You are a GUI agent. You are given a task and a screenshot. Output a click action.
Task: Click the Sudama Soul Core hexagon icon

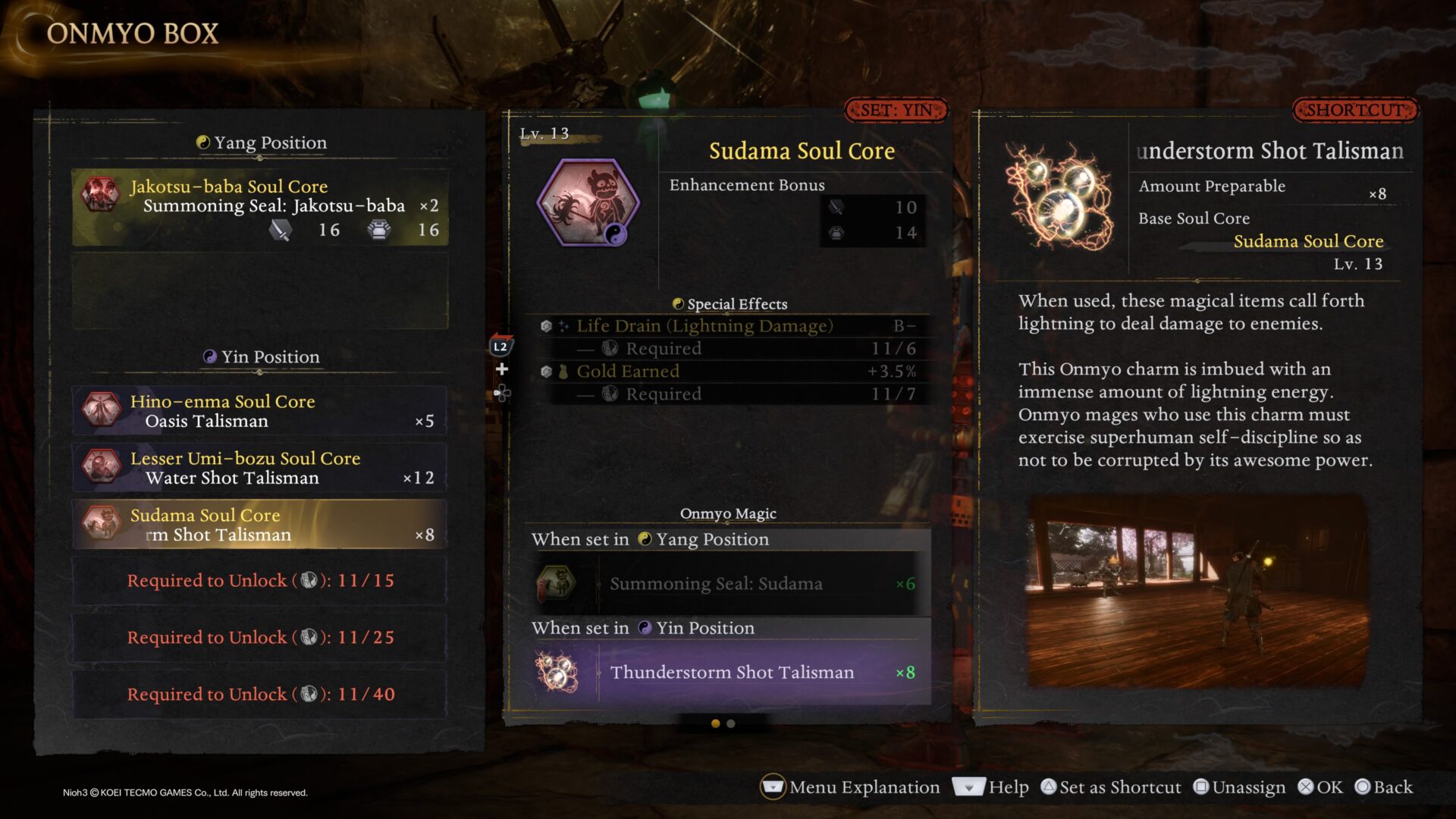(588, 202)
